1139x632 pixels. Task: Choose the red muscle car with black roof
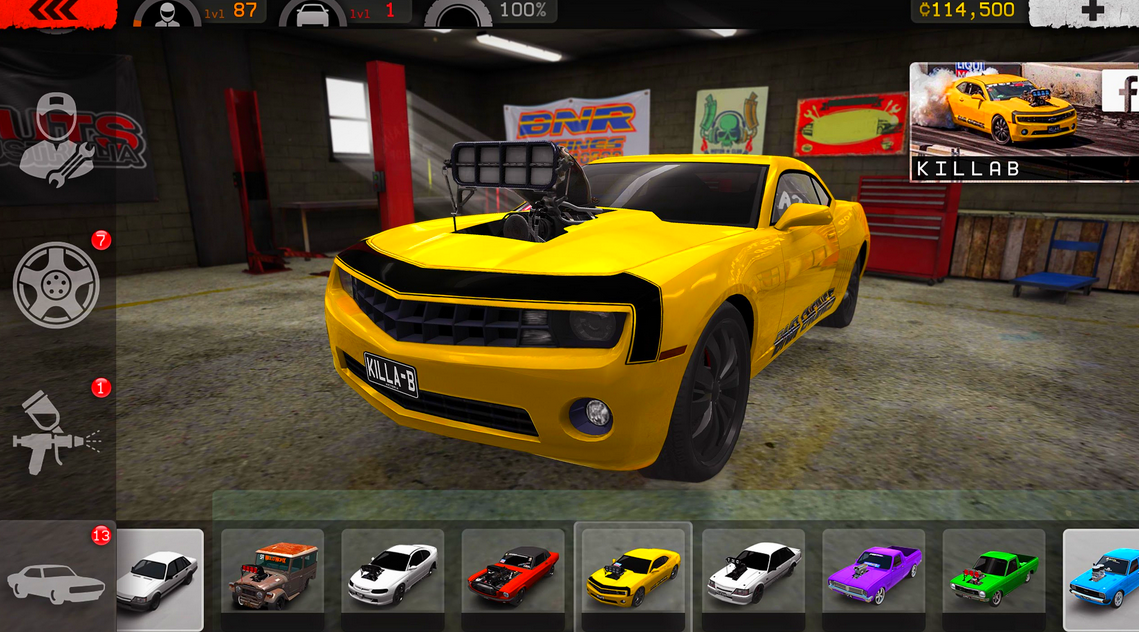[513, 575]
